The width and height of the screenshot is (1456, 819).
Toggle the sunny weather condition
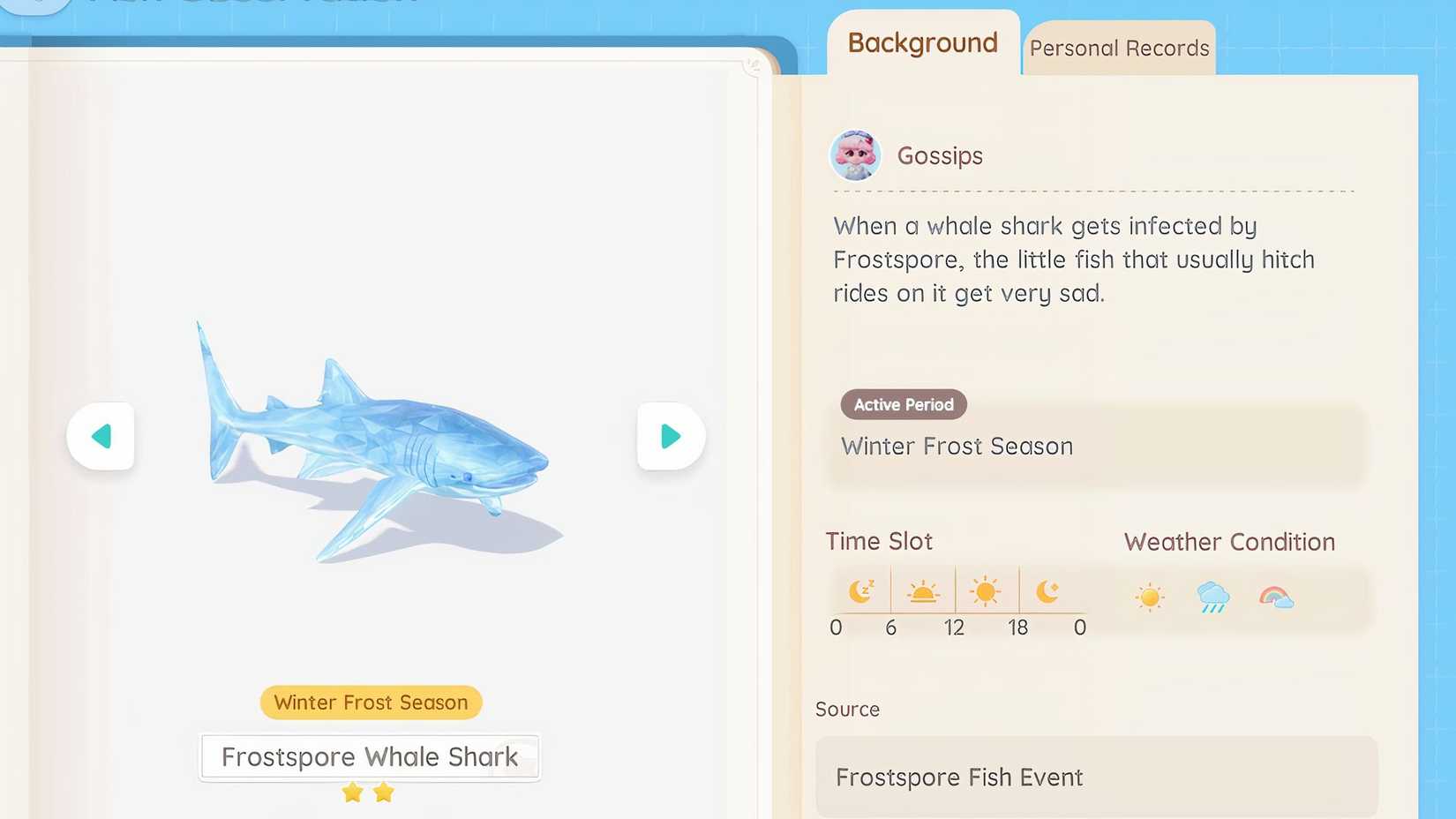tap(1149, 597)
